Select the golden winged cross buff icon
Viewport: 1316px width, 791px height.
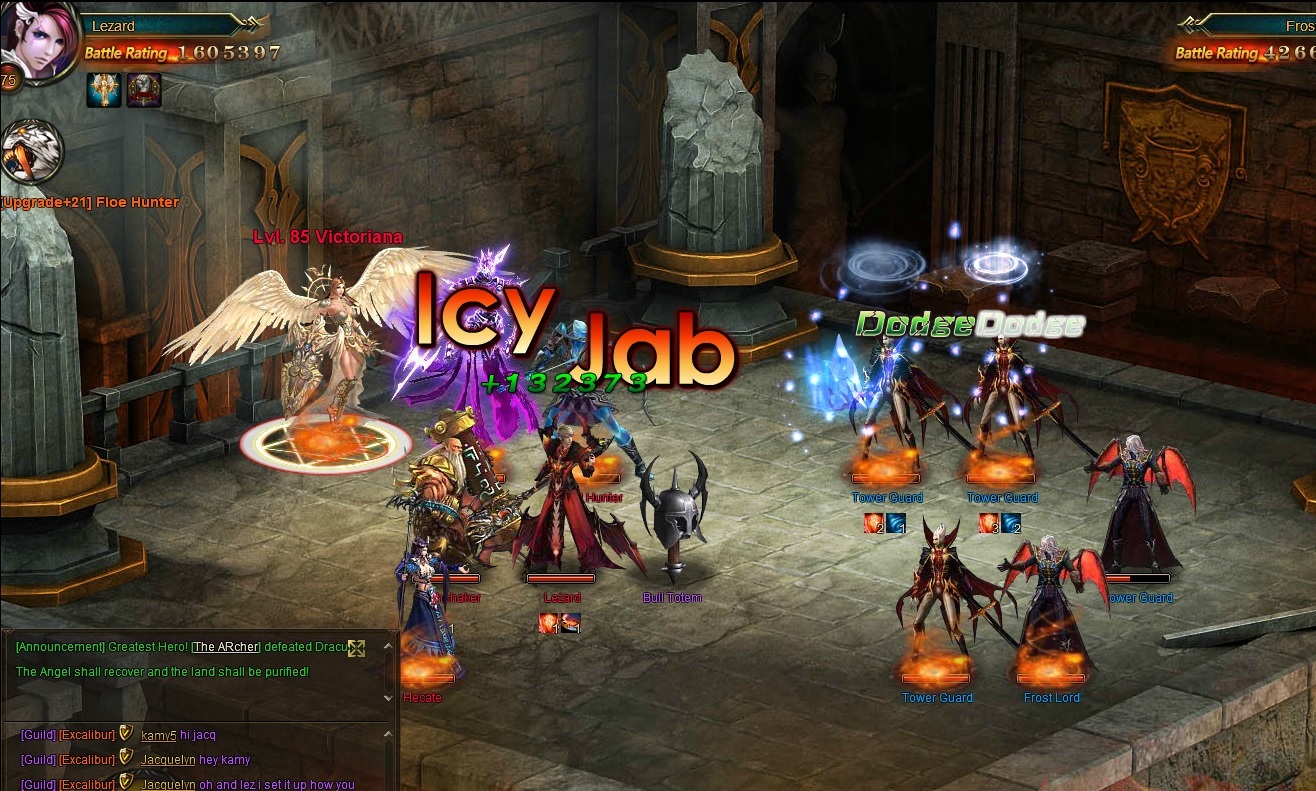click(104, 89)
